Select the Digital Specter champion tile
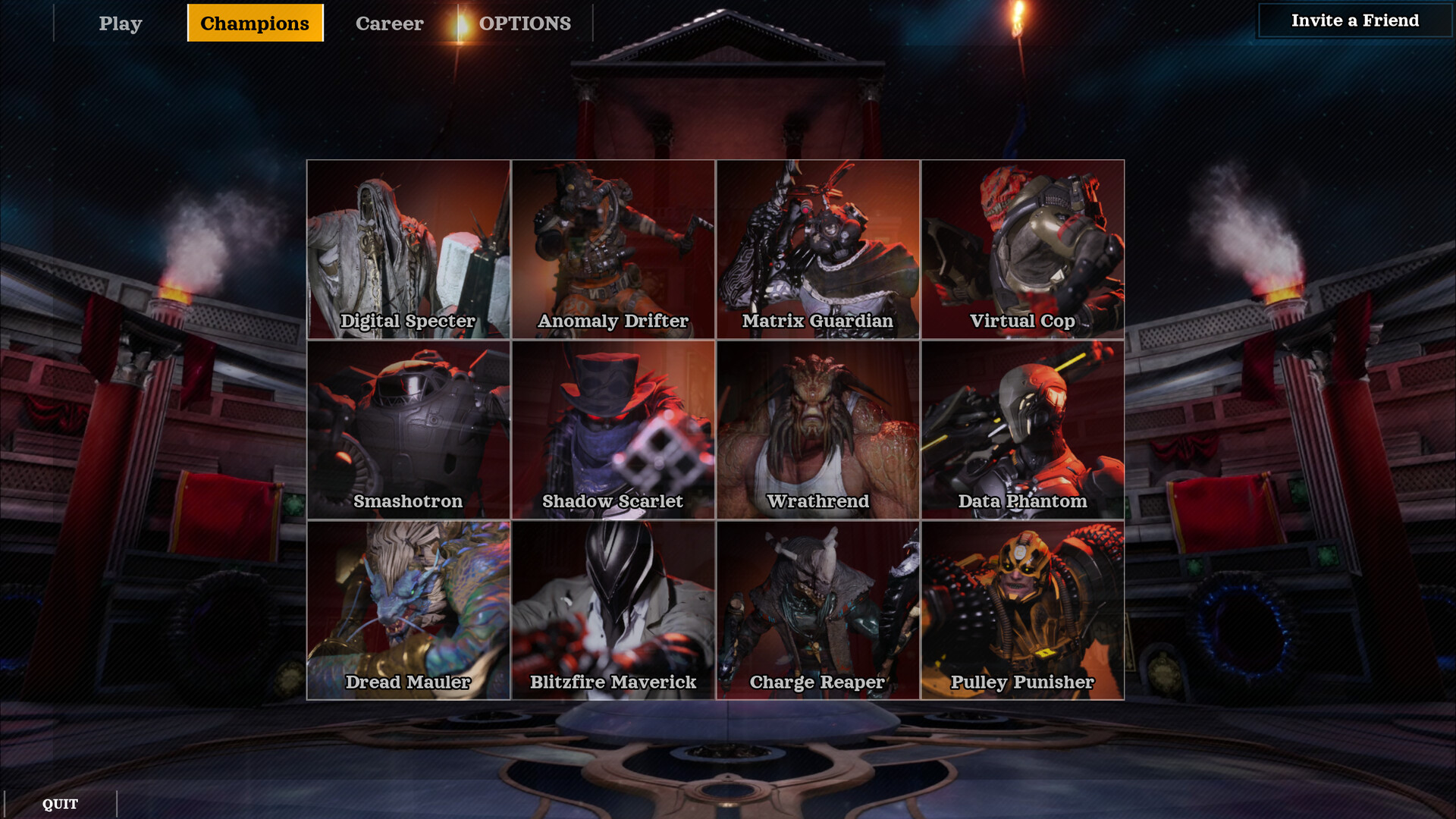Screen dimensions: 1456x819 (409, 249)
